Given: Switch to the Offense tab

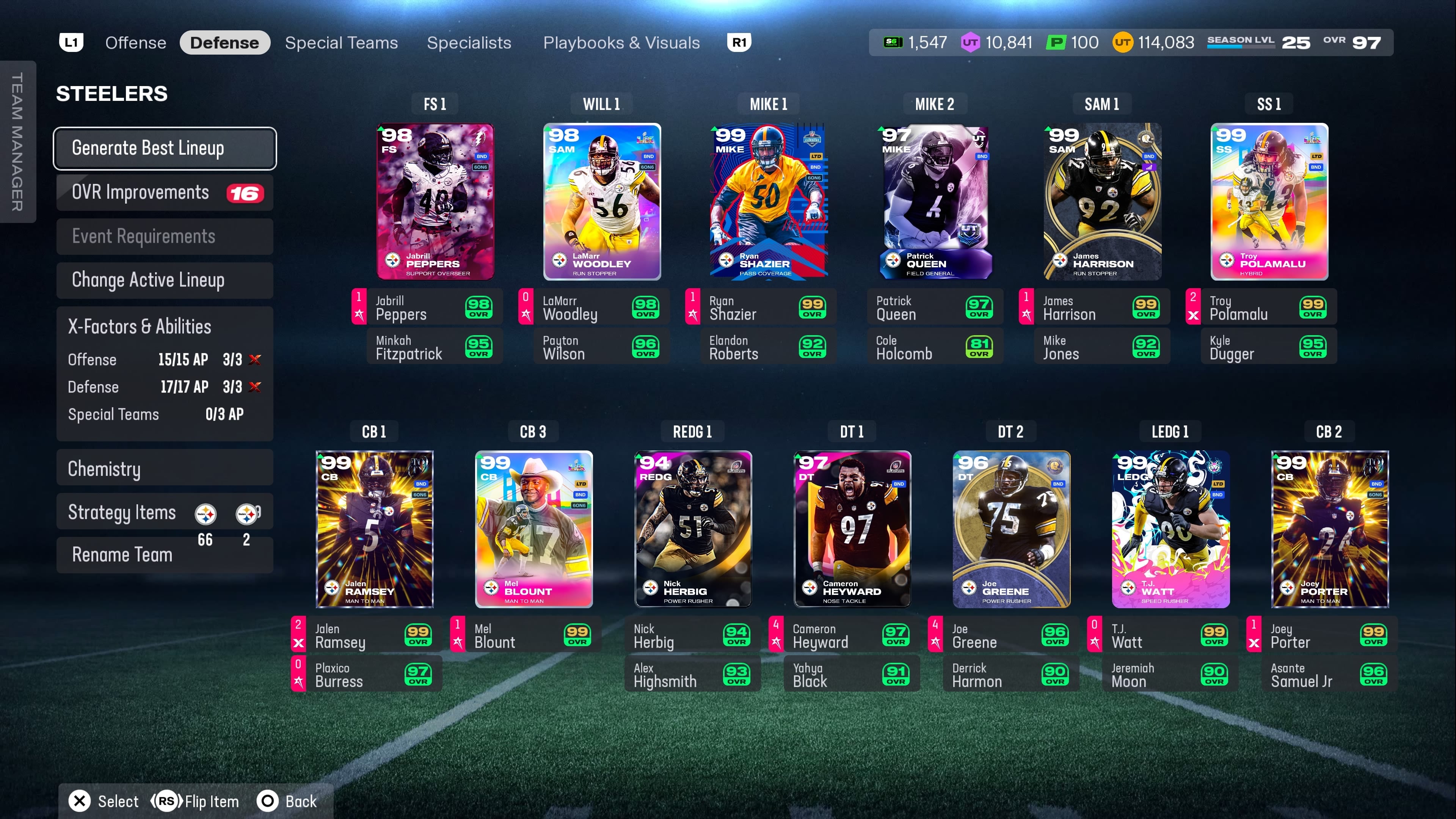Looking at the screenshot, I should 136,43.
